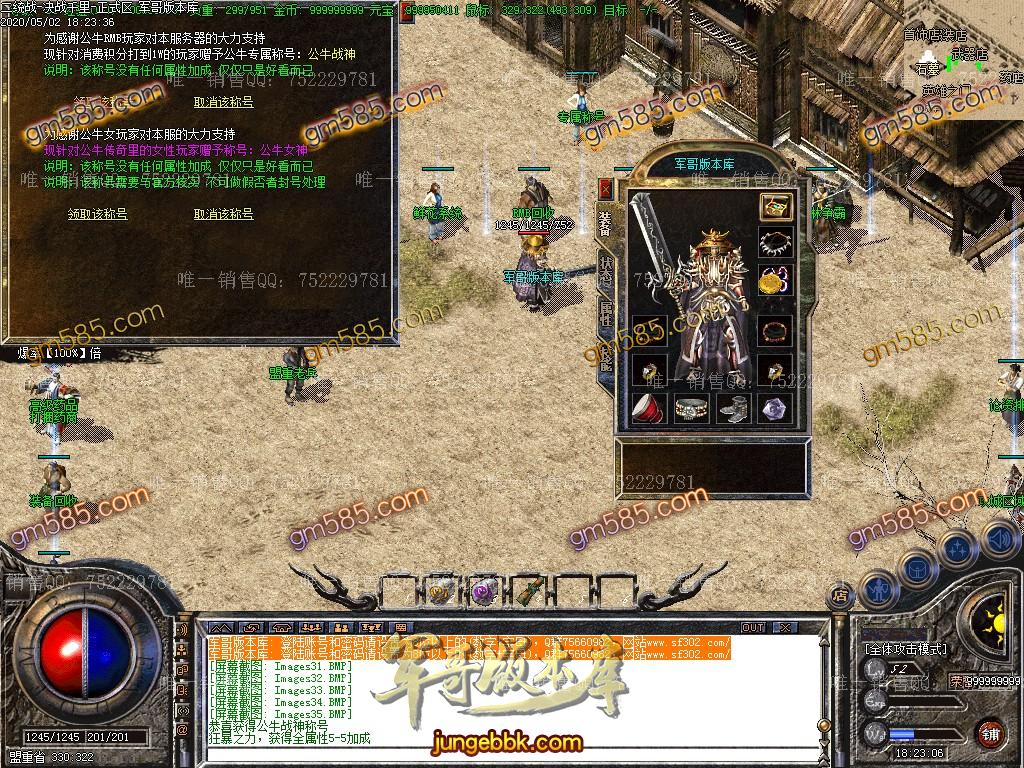
Task: Open the character panel round button
Action: click(879, 589)
